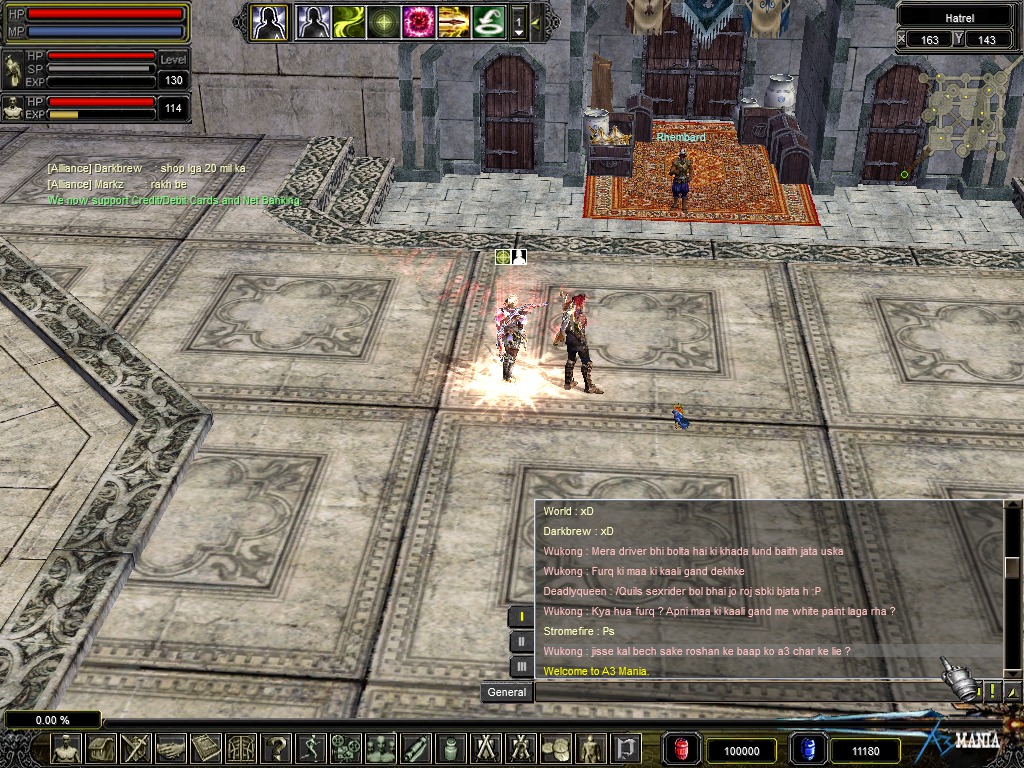Open the character figure toolbar button
Image resolution: width=1024 pixels, height=768 pixels.
click(66, 747)
